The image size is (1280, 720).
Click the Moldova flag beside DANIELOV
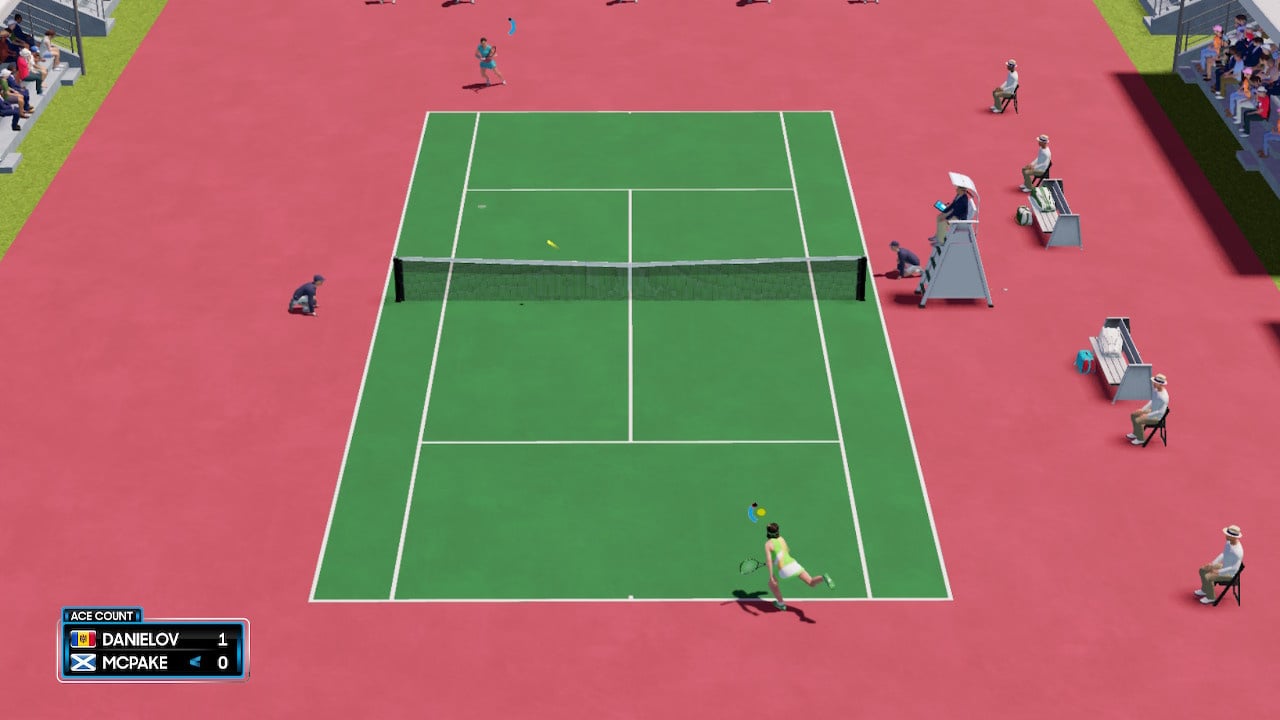click(83, 640)
